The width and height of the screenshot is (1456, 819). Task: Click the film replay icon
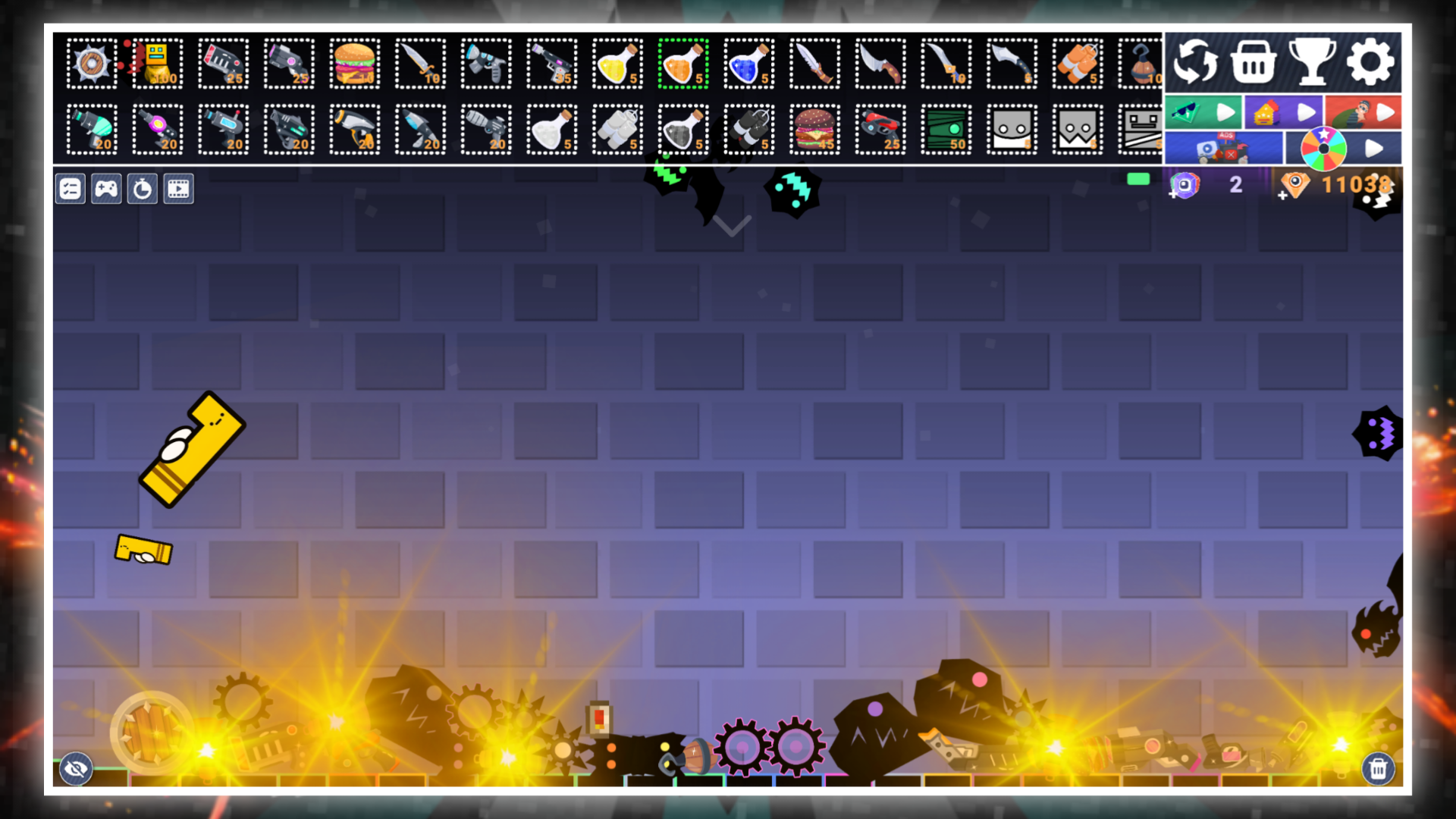(180, 189)
